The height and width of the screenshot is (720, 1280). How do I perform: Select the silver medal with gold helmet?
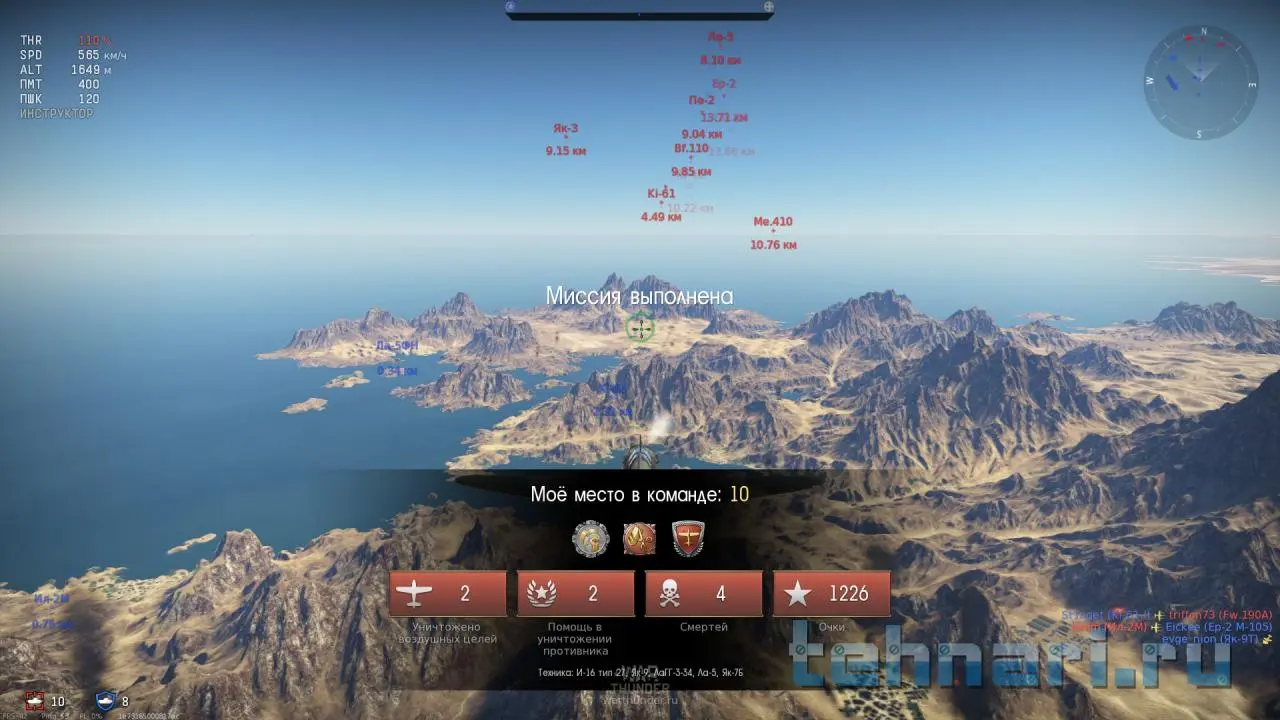pos(590,539)
